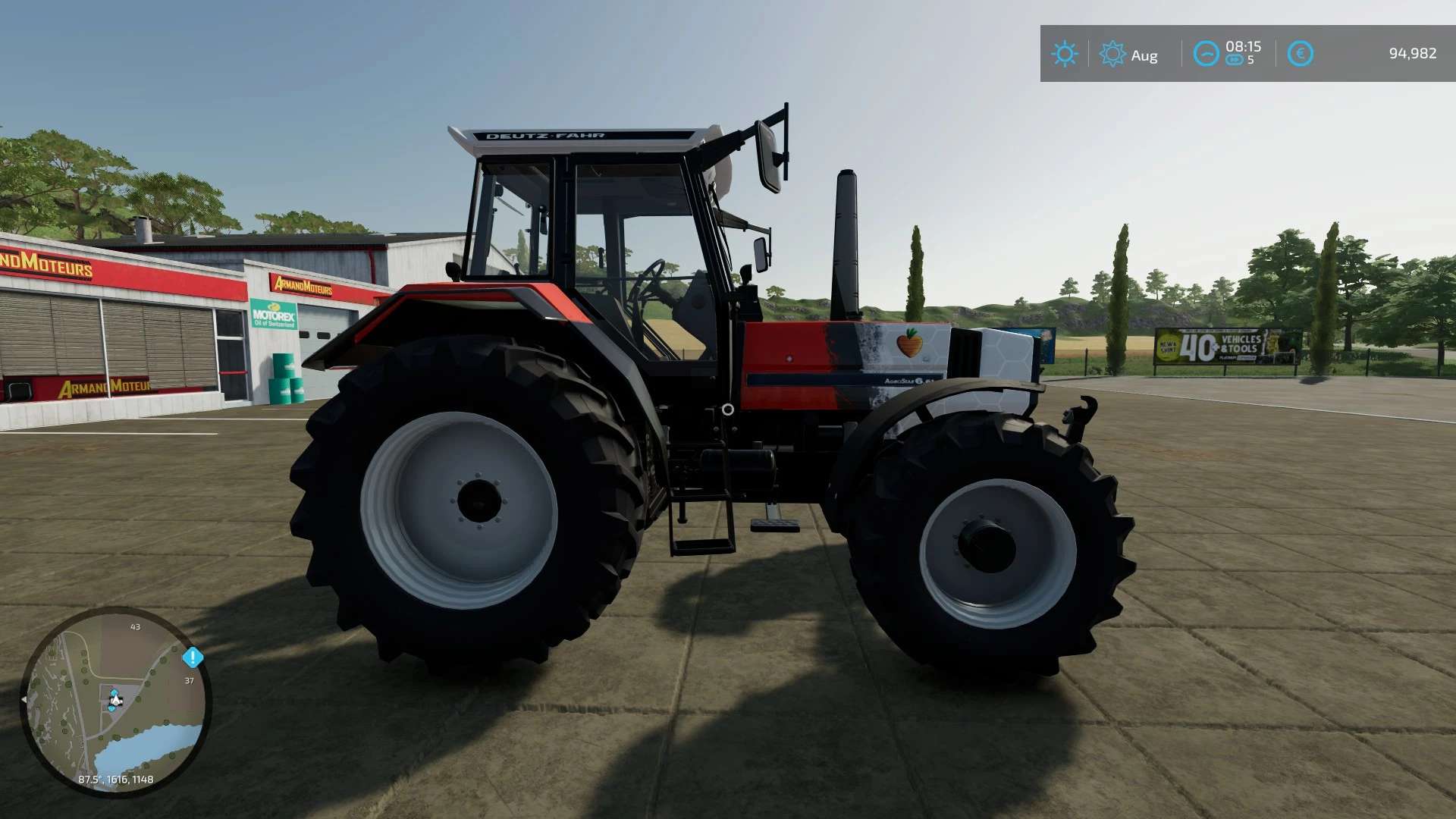Screen dimensions: 1456x819
Task: Click field number 43 on minimap
Action: tap(135, 626)
